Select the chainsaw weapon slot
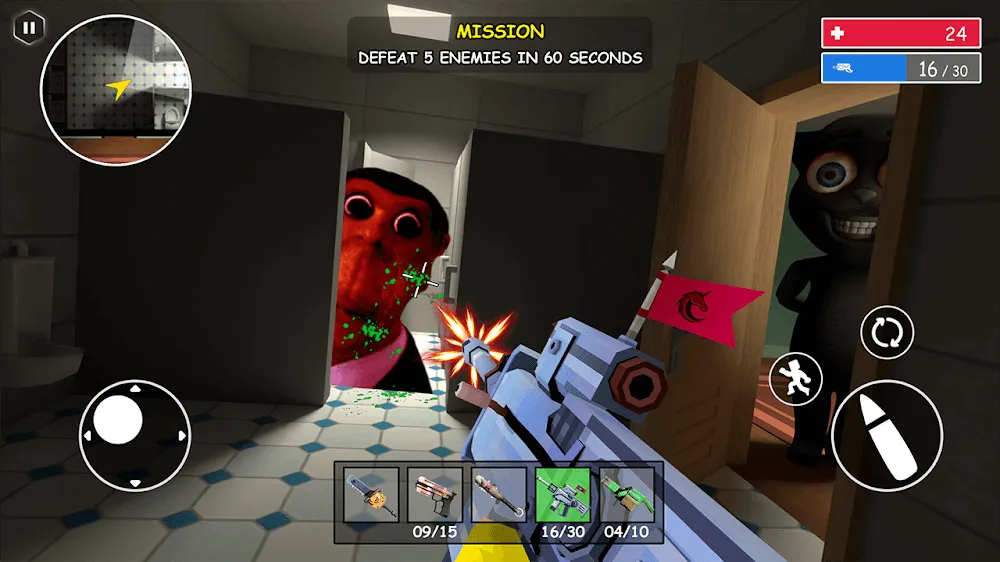Image resolution: width=1000 pixels, height=562 pixels. [x=371, y=494]
